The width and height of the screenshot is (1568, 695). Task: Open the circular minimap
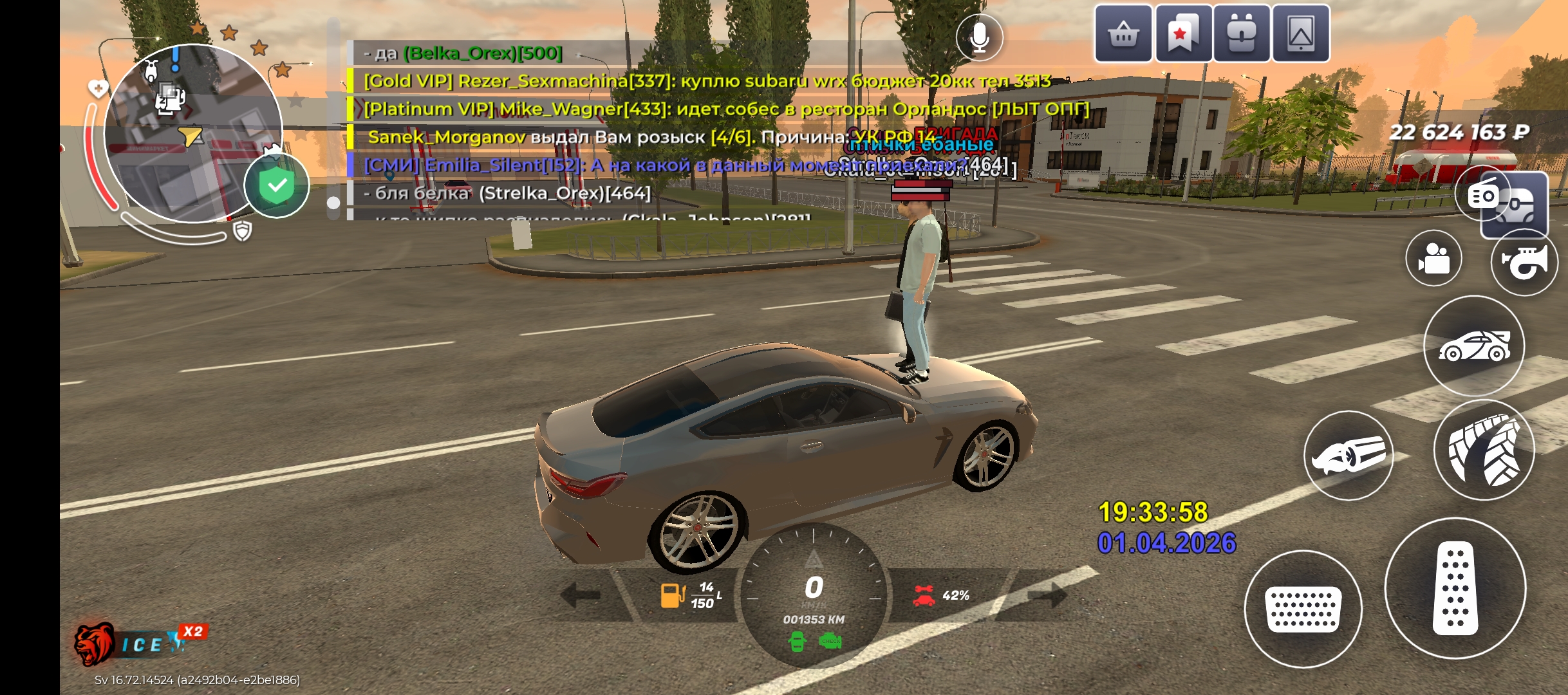point(192,133)
